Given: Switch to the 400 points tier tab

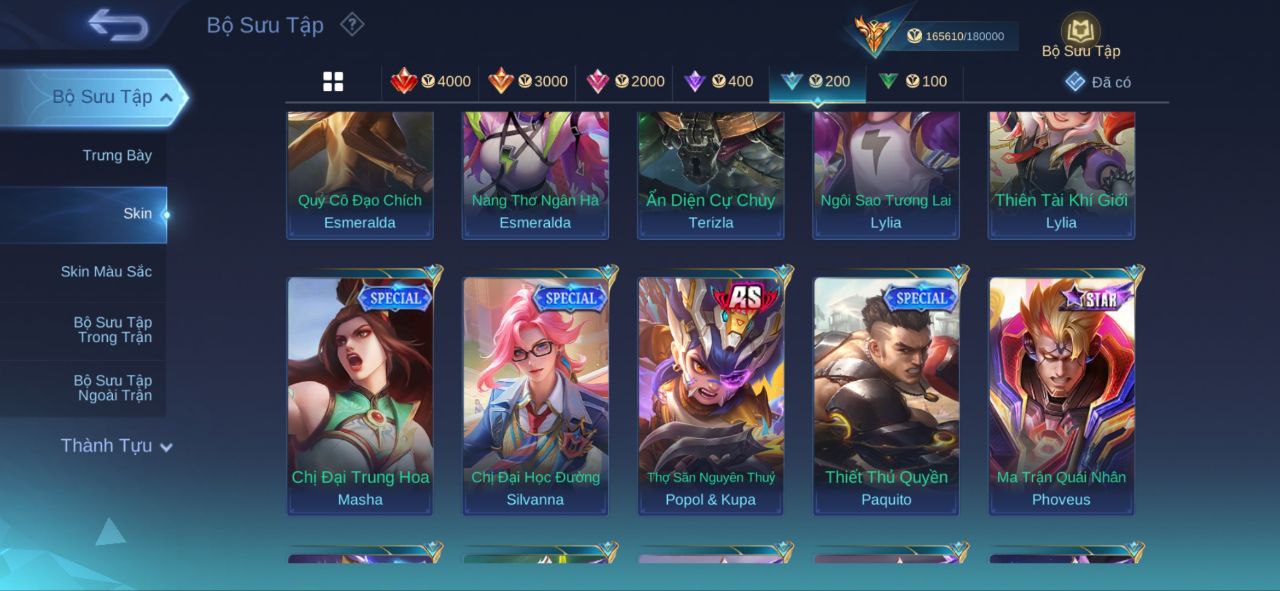Looking at the screenshot, I should tap(719, 82).
